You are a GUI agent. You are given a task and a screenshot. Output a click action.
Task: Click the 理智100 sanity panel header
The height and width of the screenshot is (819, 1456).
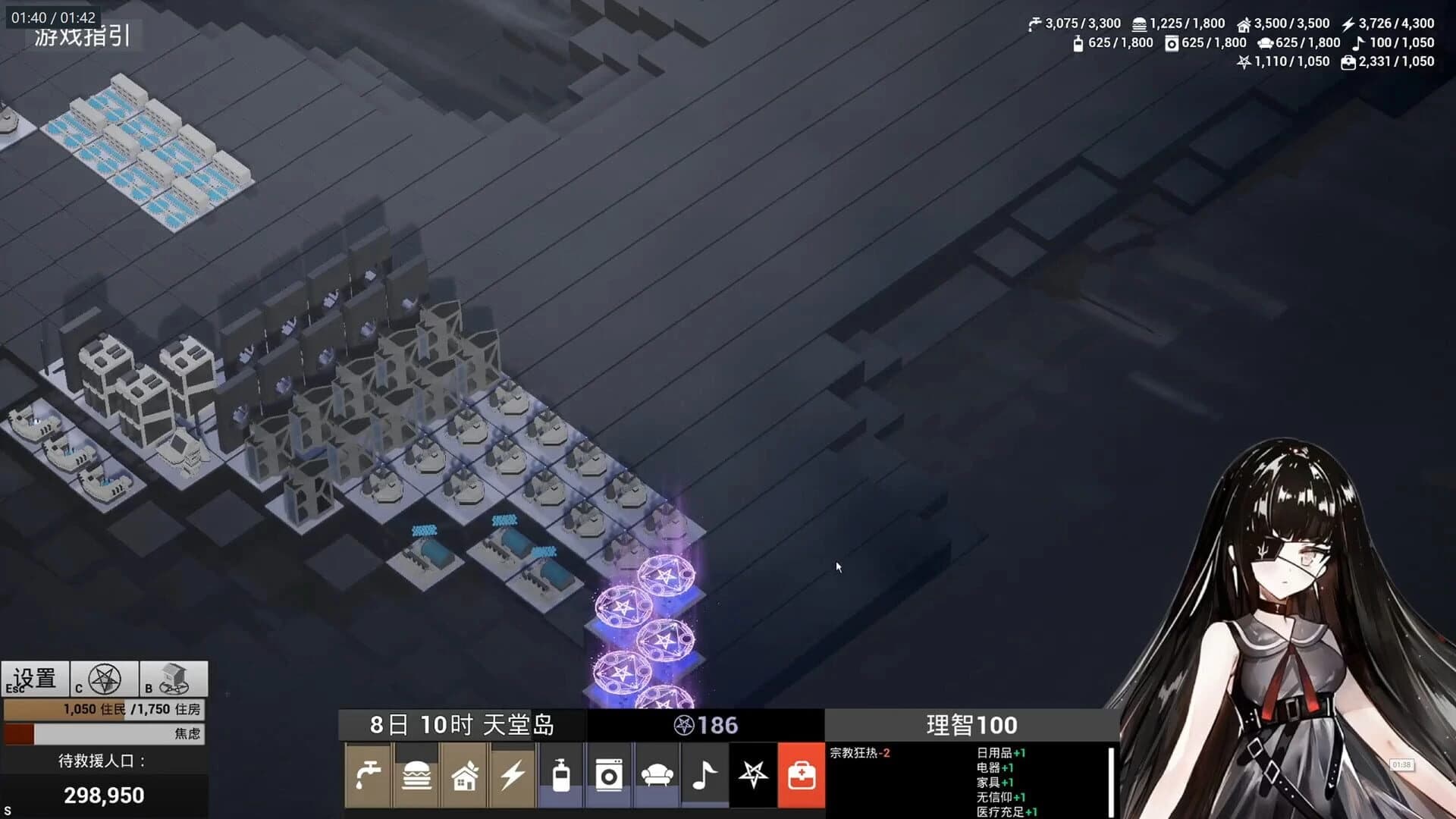point(969,725)
